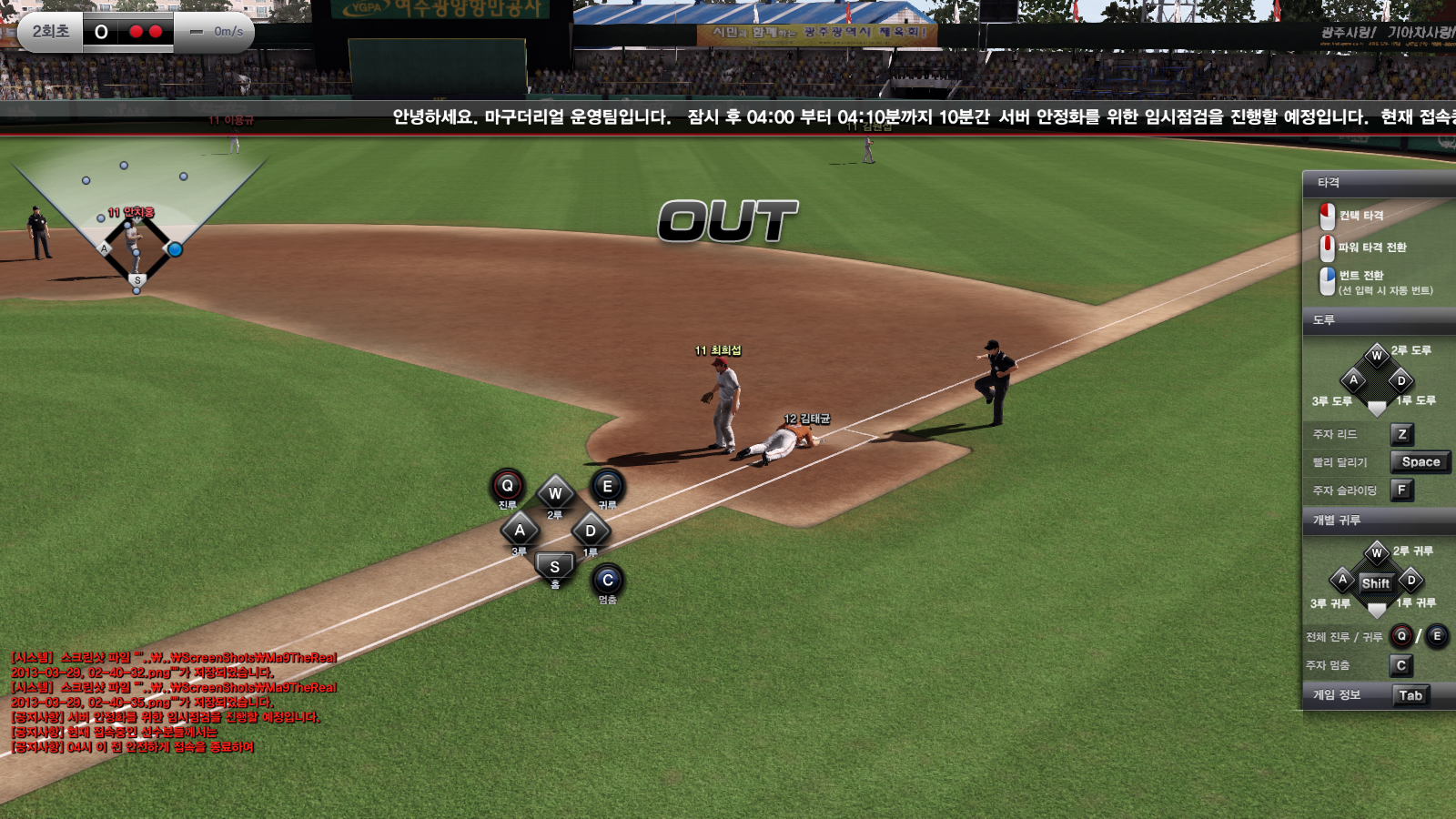Choose the 3루 base-running button
Screen dimensions: 1456x819
[520, 531]
